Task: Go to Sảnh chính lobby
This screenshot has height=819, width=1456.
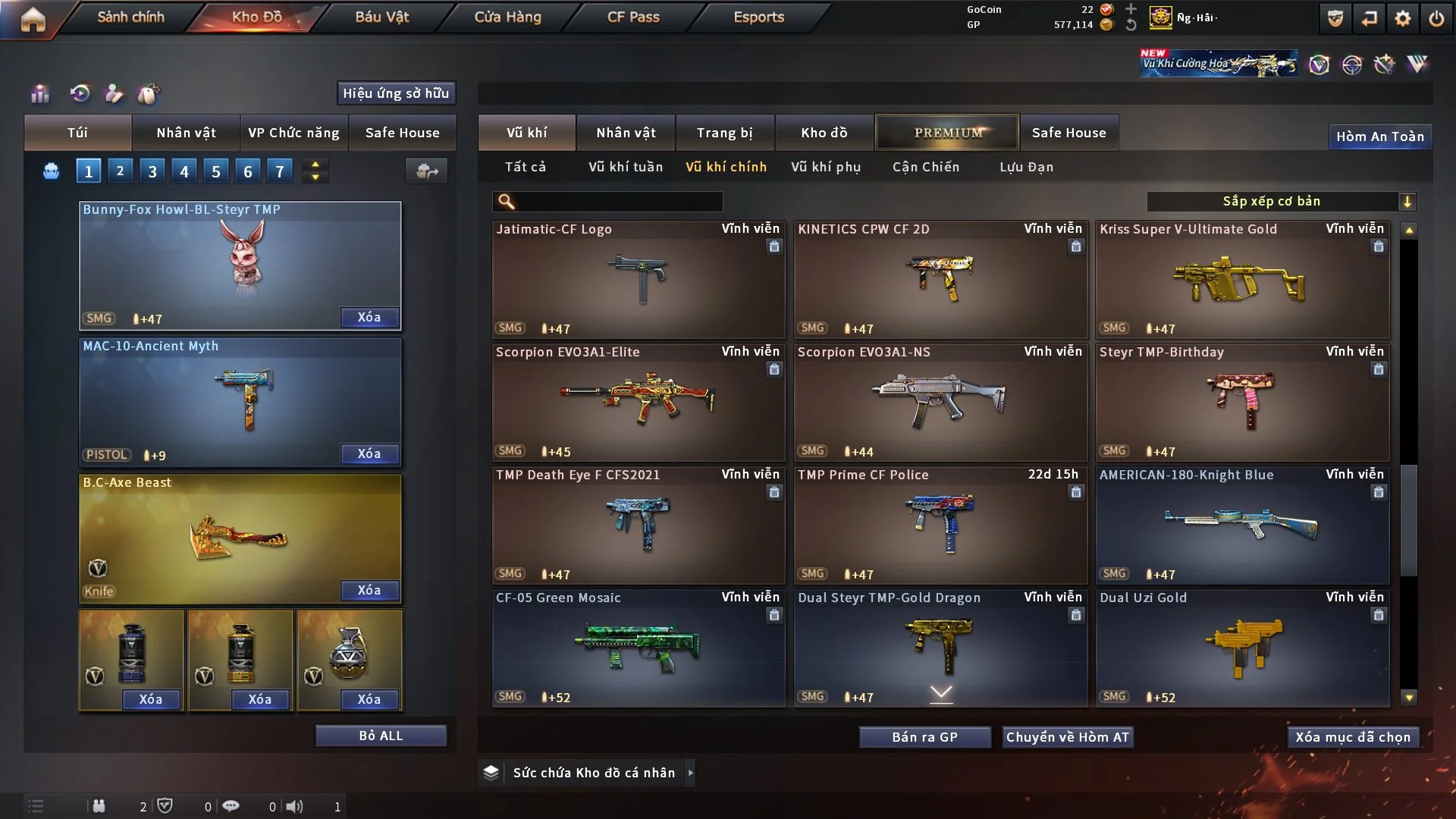Action: point(130,17)
